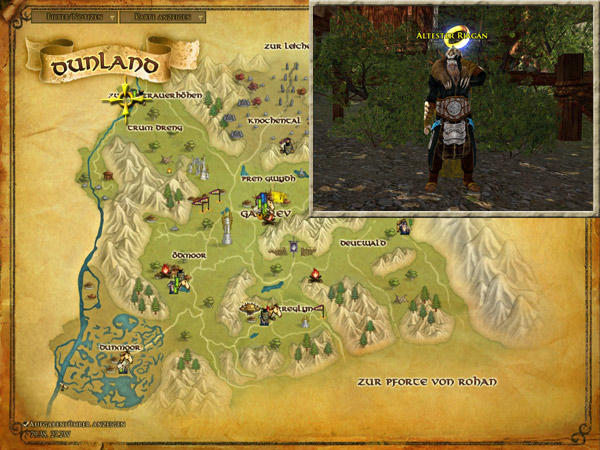The height and width of the screenshot is (450, 600).
Task: Follow the Zur Pforte von Rohan map link
Action: [x=425, y=382]
